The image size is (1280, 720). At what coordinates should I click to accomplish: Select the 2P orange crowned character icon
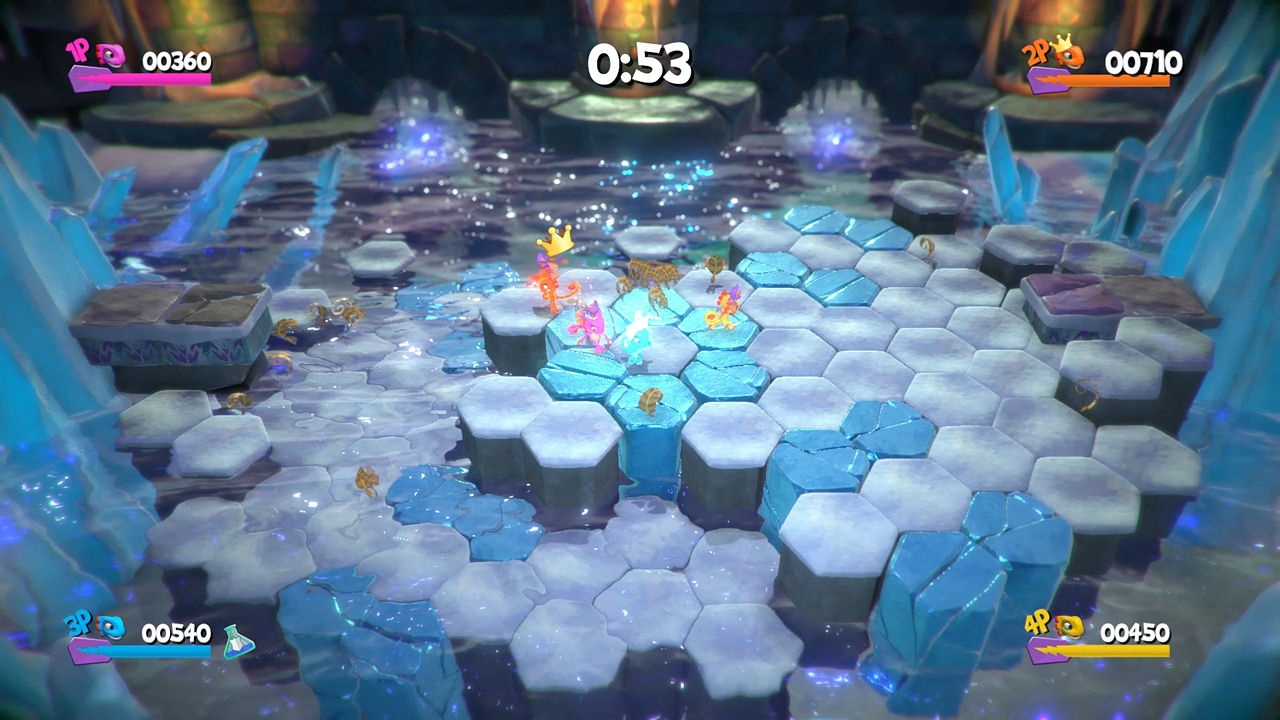click(1069, 56)
